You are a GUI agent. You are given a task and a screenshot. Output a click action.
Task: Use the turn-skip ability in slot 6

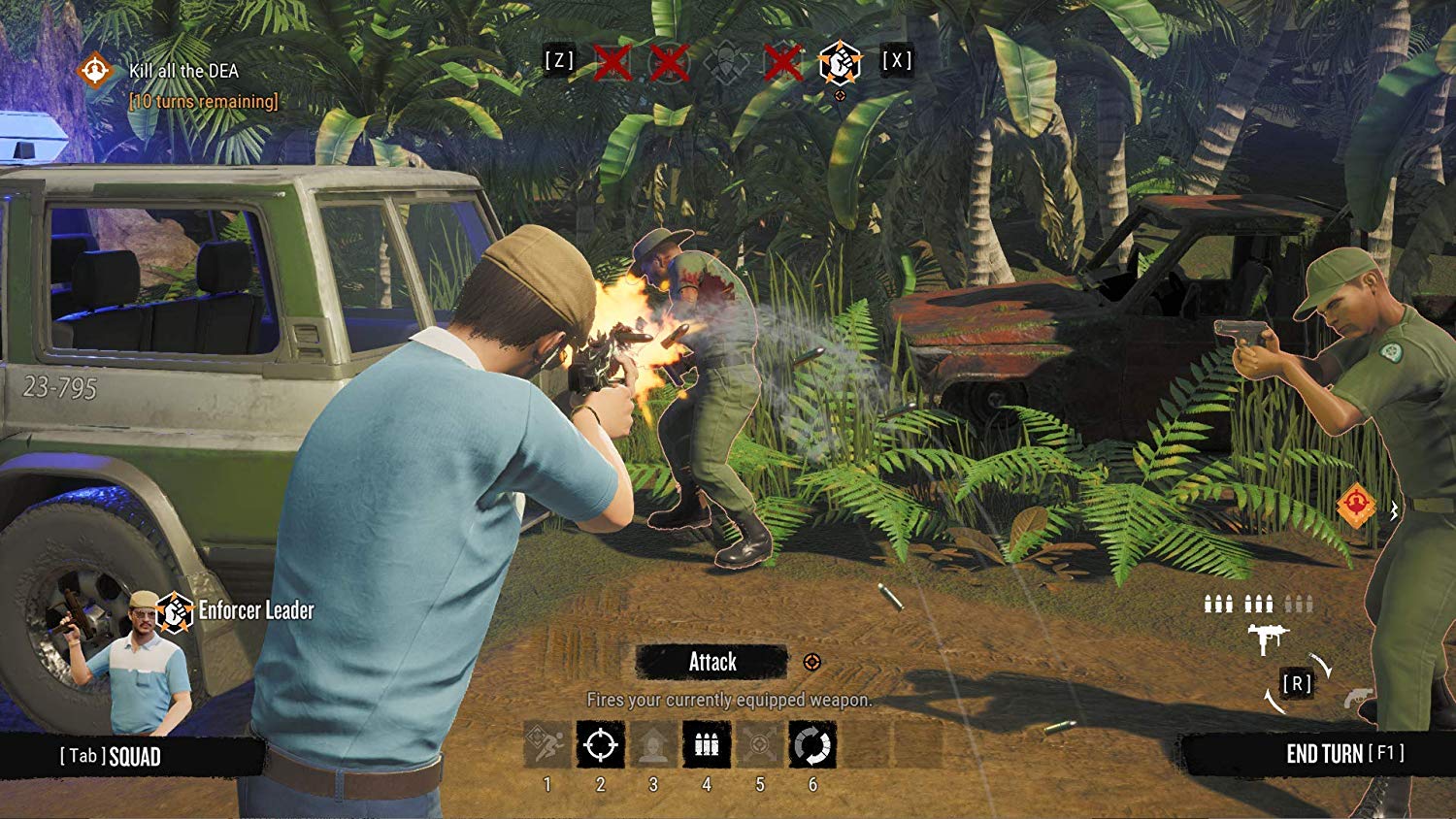click(811, 745)
